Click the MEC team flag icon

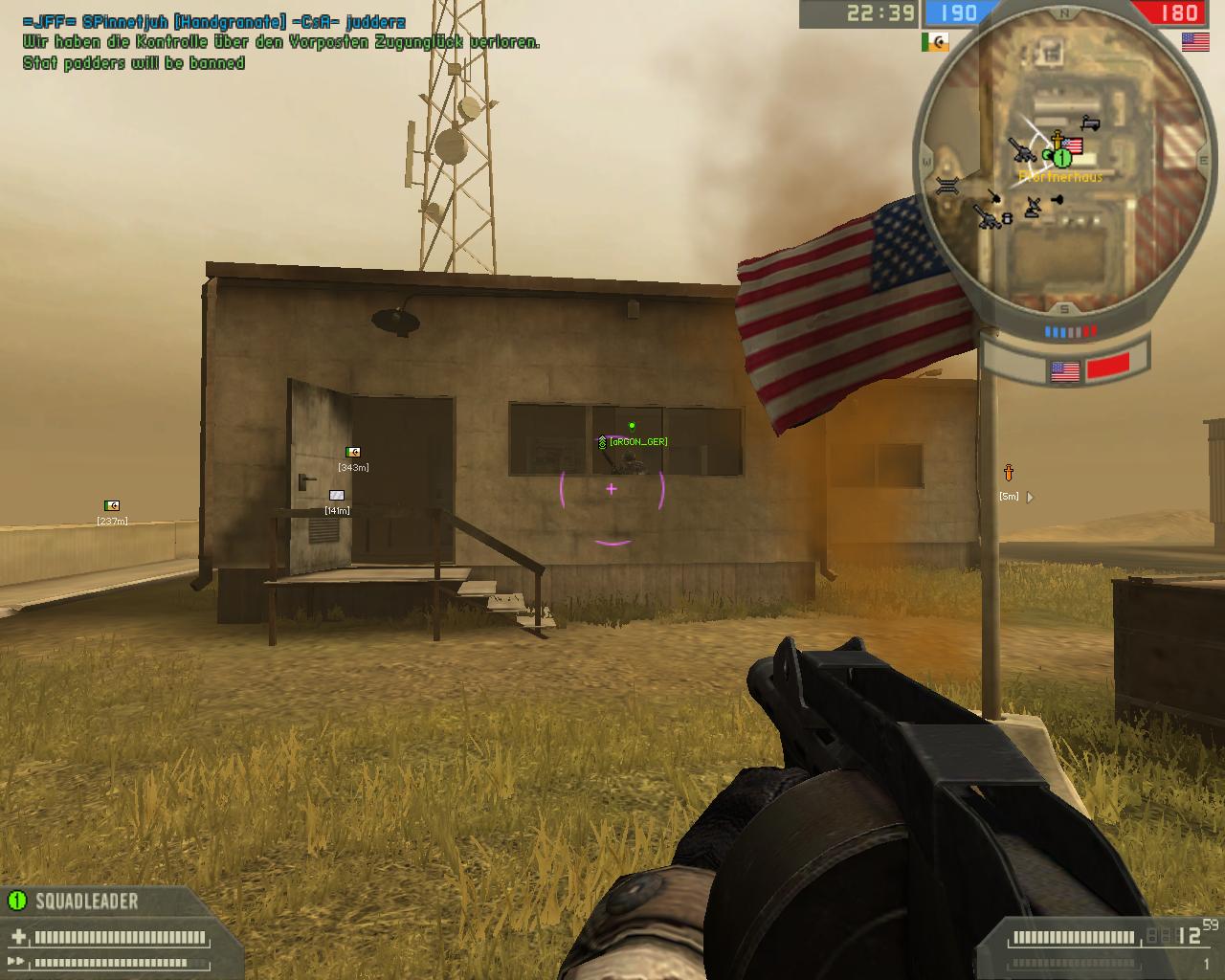click(x=935, y=42)
